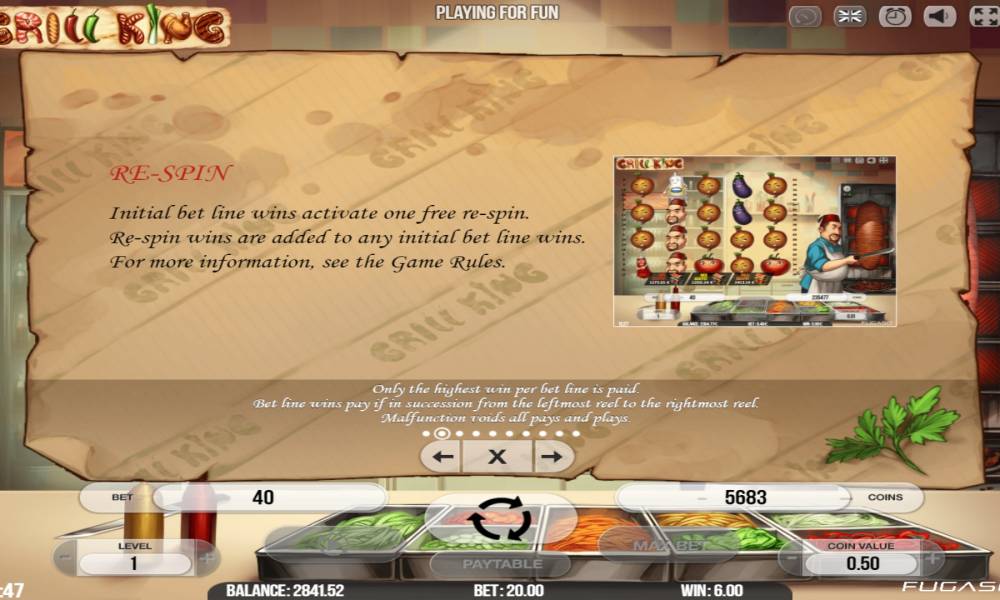Toggle the PAYTABLE button

coord(501,564)
